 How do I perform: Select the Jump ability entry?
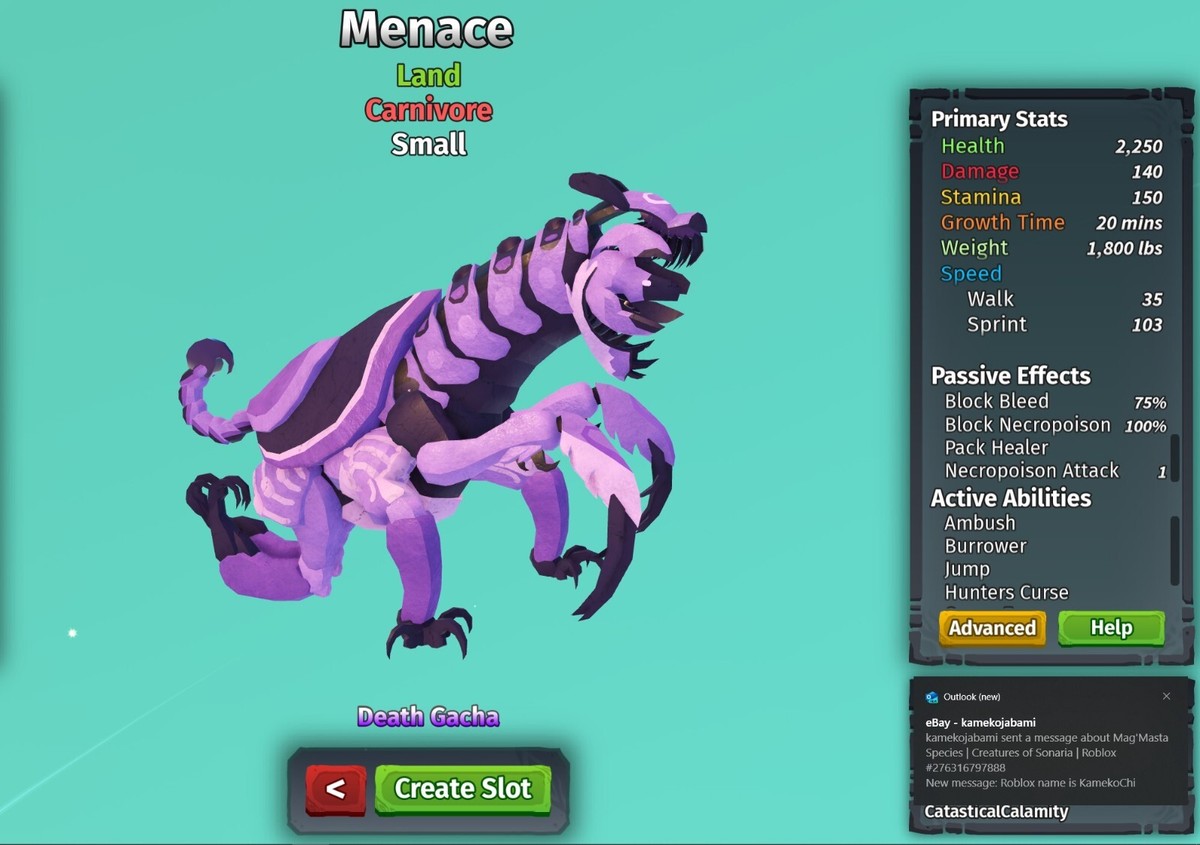click(x=967, y=569)
